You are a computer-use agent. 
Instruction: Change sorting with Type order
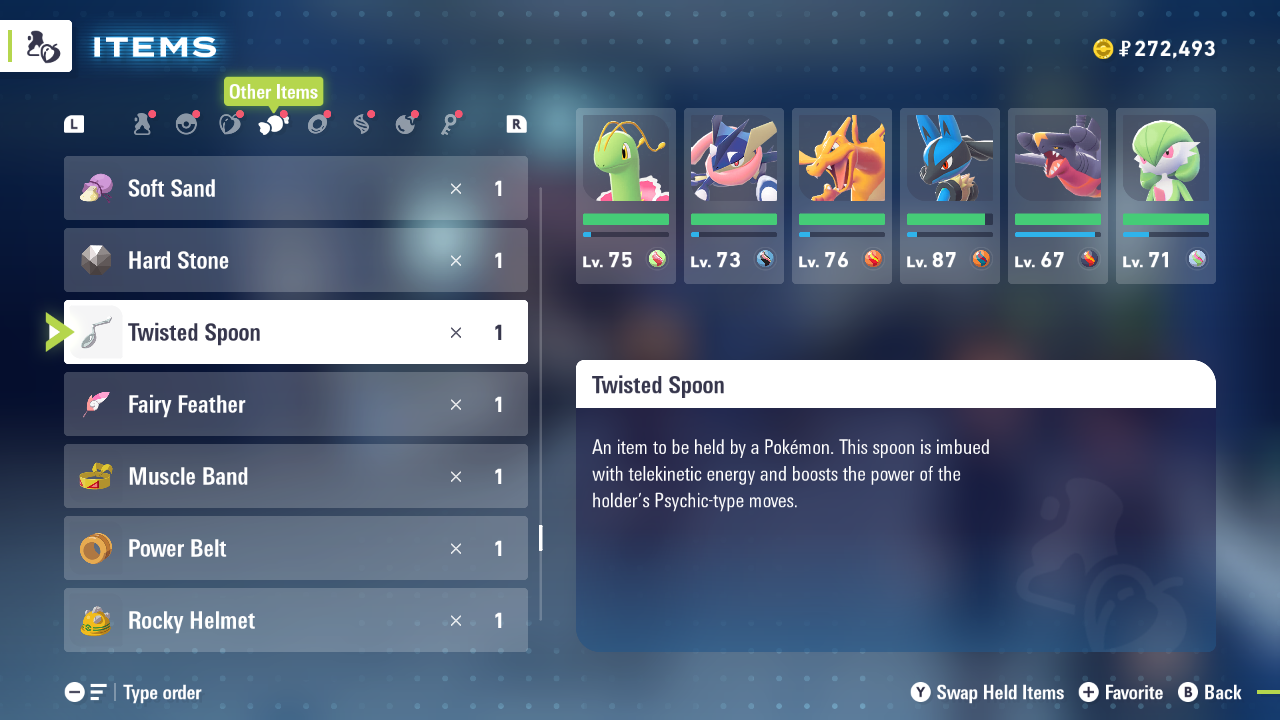[x=134, y=692]
